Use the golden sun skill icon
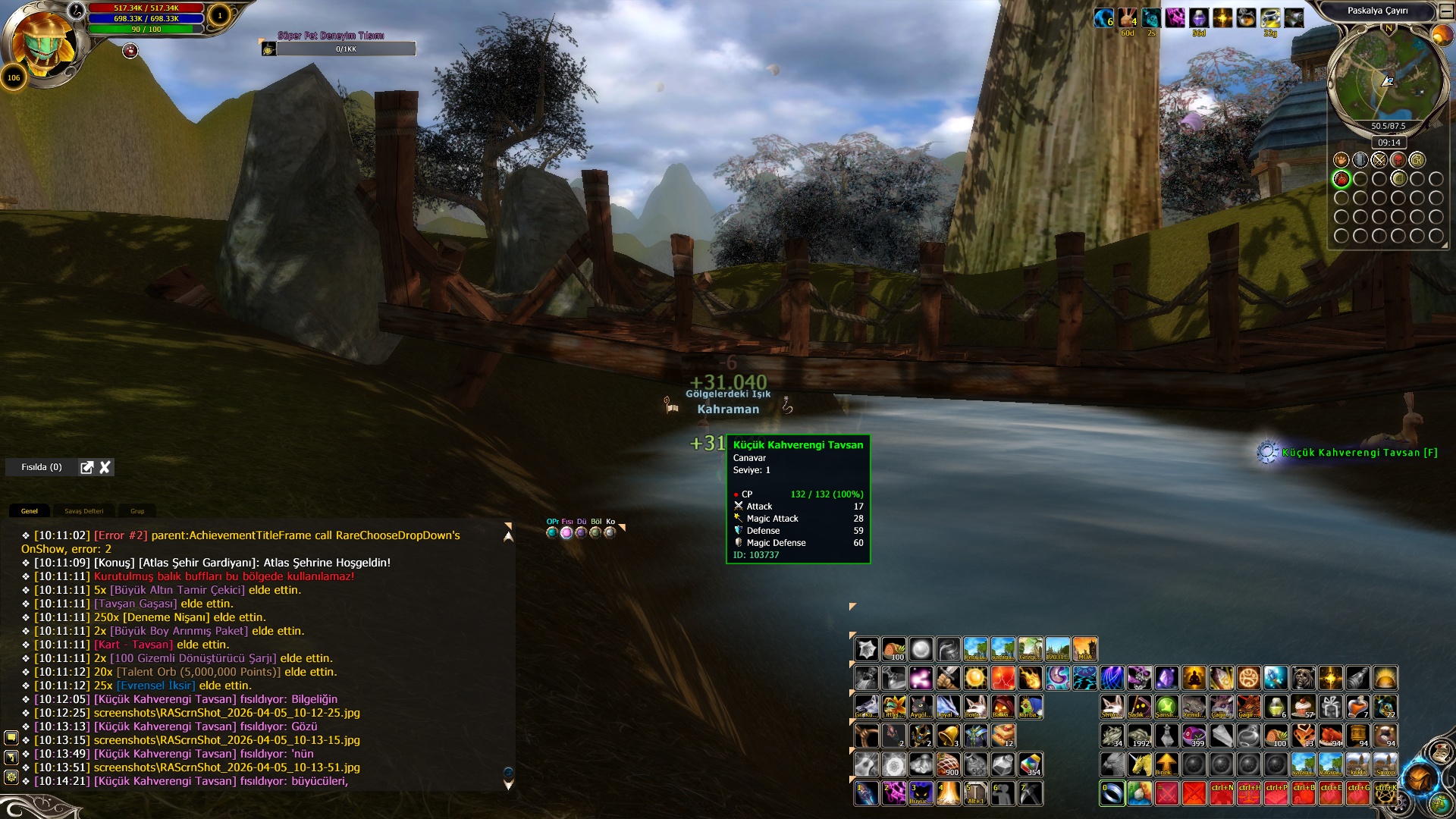 pyautogui.click(x=975, y=678)
